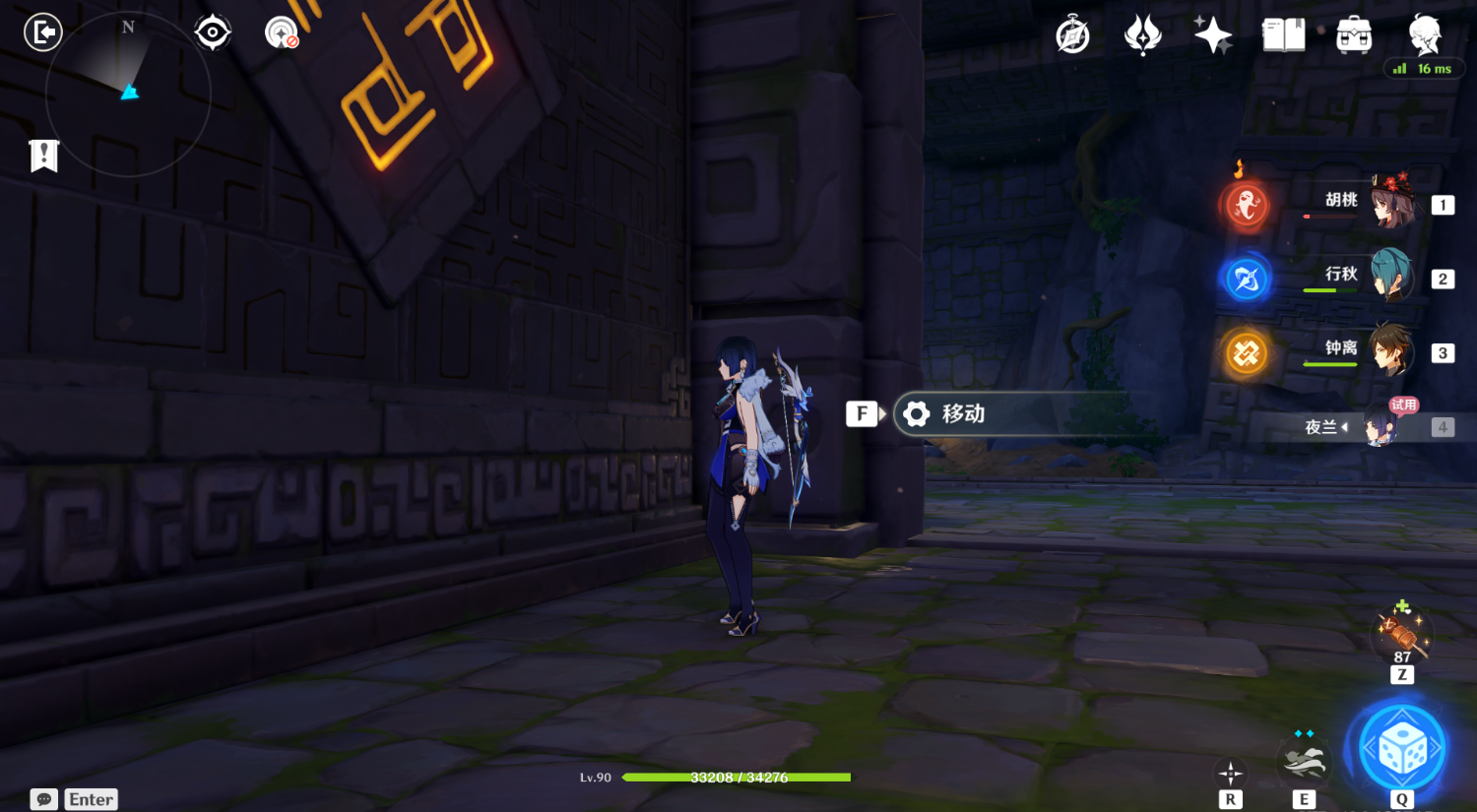Open the chat speech bubble
1477x812 pixels.
click(44, 799)
